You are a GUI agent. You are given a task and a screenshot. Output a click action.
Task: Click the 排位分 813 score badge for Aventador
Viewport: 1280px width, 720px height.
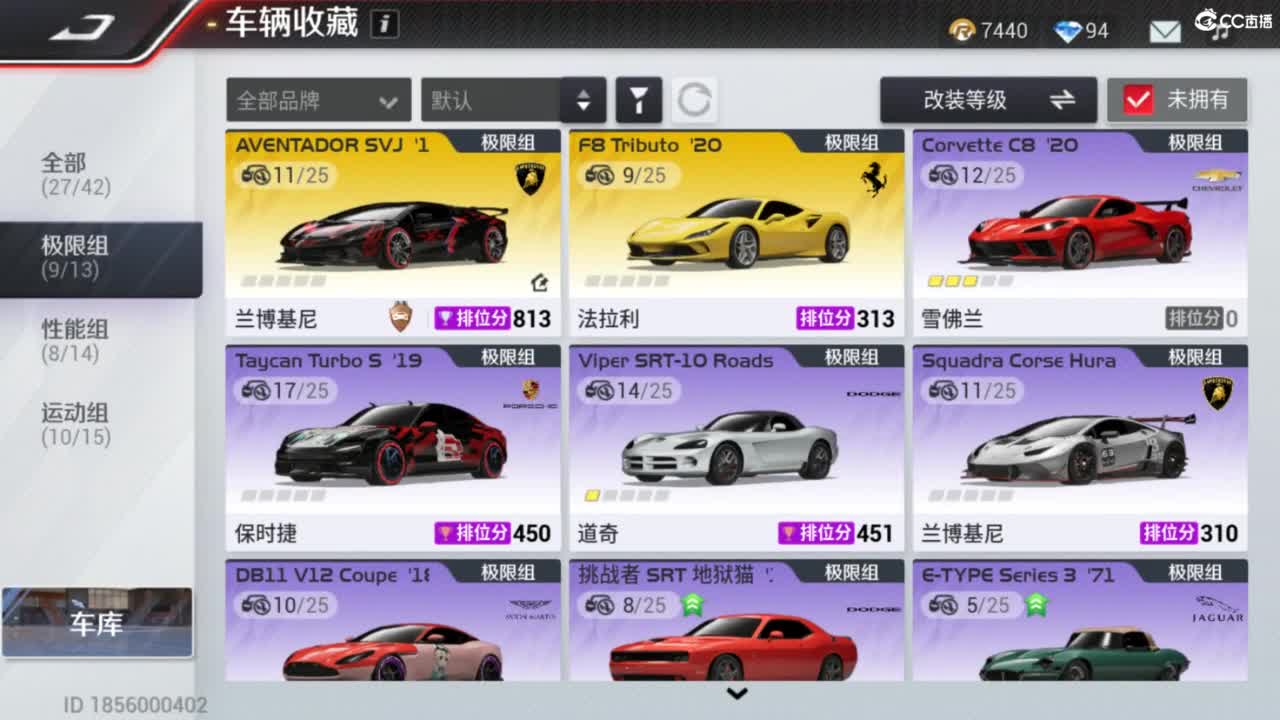[499, 318]
